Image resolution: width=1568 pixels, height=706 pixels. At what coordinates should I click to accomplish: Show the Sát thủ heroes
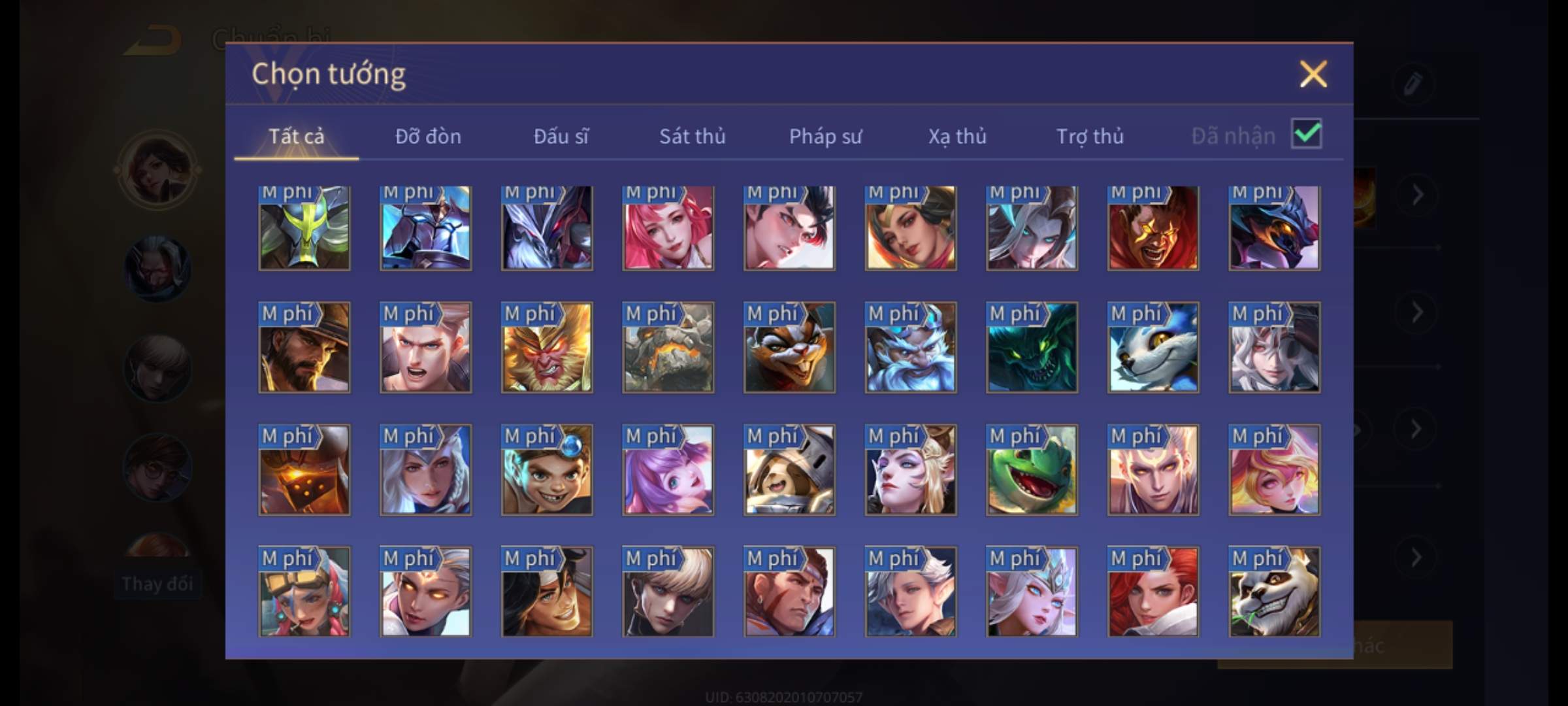click(x=692, y=136)
